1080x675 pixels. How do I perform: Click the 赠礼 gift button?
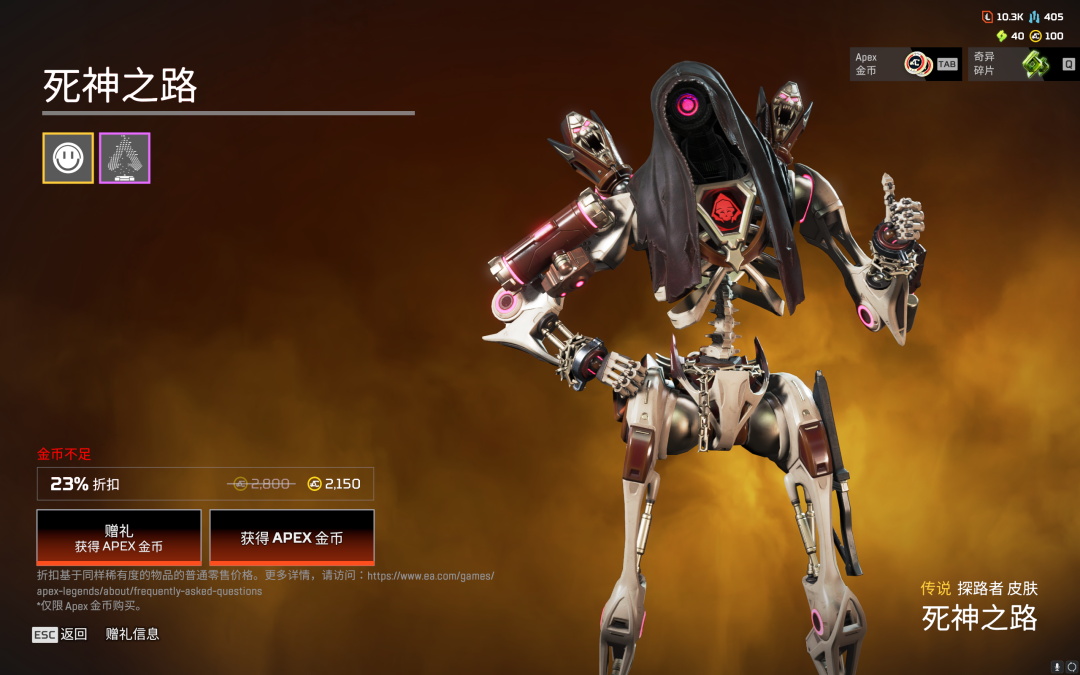click(119, 537)
